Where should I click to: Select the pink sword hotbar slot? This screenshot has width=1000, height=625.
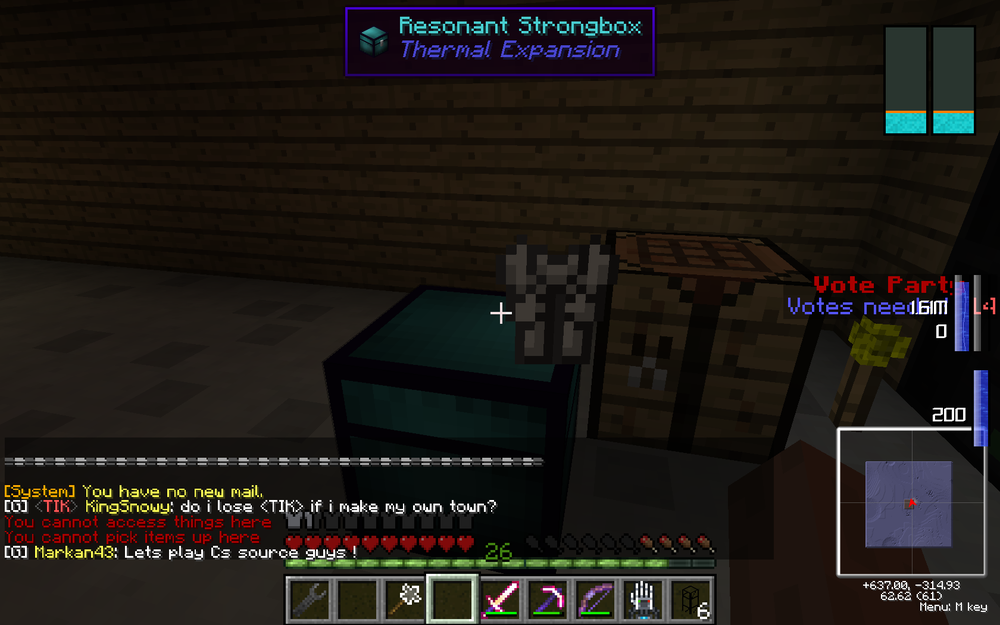[499, 598]
